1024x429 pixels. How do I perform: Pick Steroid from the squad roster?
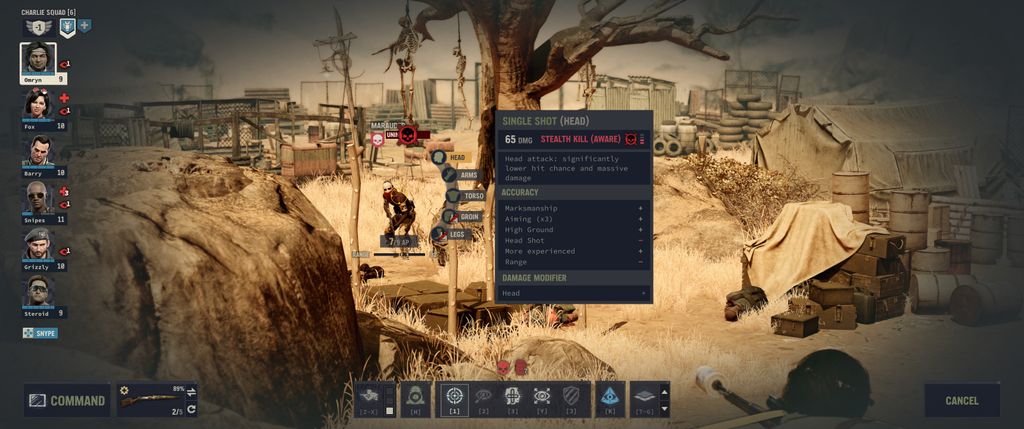(37, 290)
